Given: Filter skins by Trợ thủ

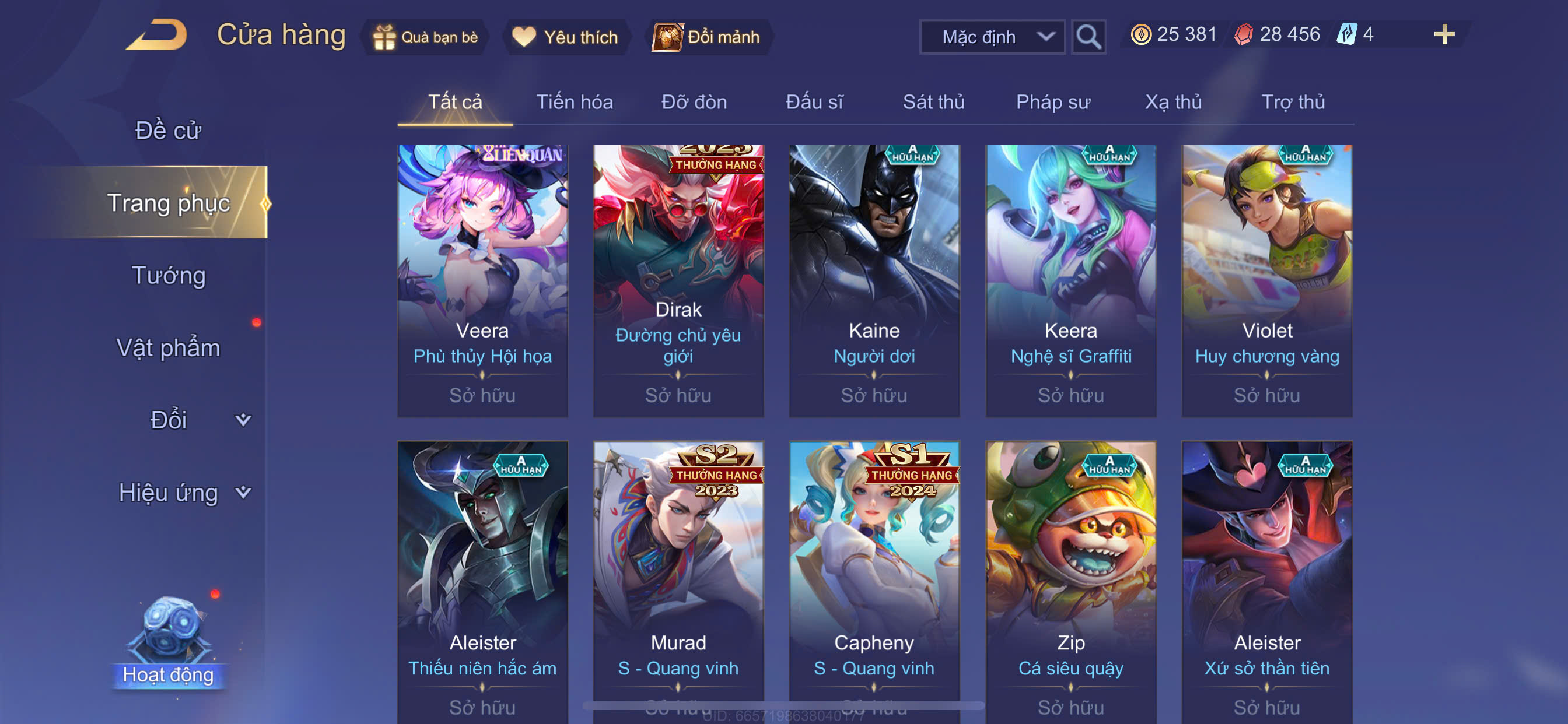Looking at the screenshot, I should click(x=1293, y=102).
